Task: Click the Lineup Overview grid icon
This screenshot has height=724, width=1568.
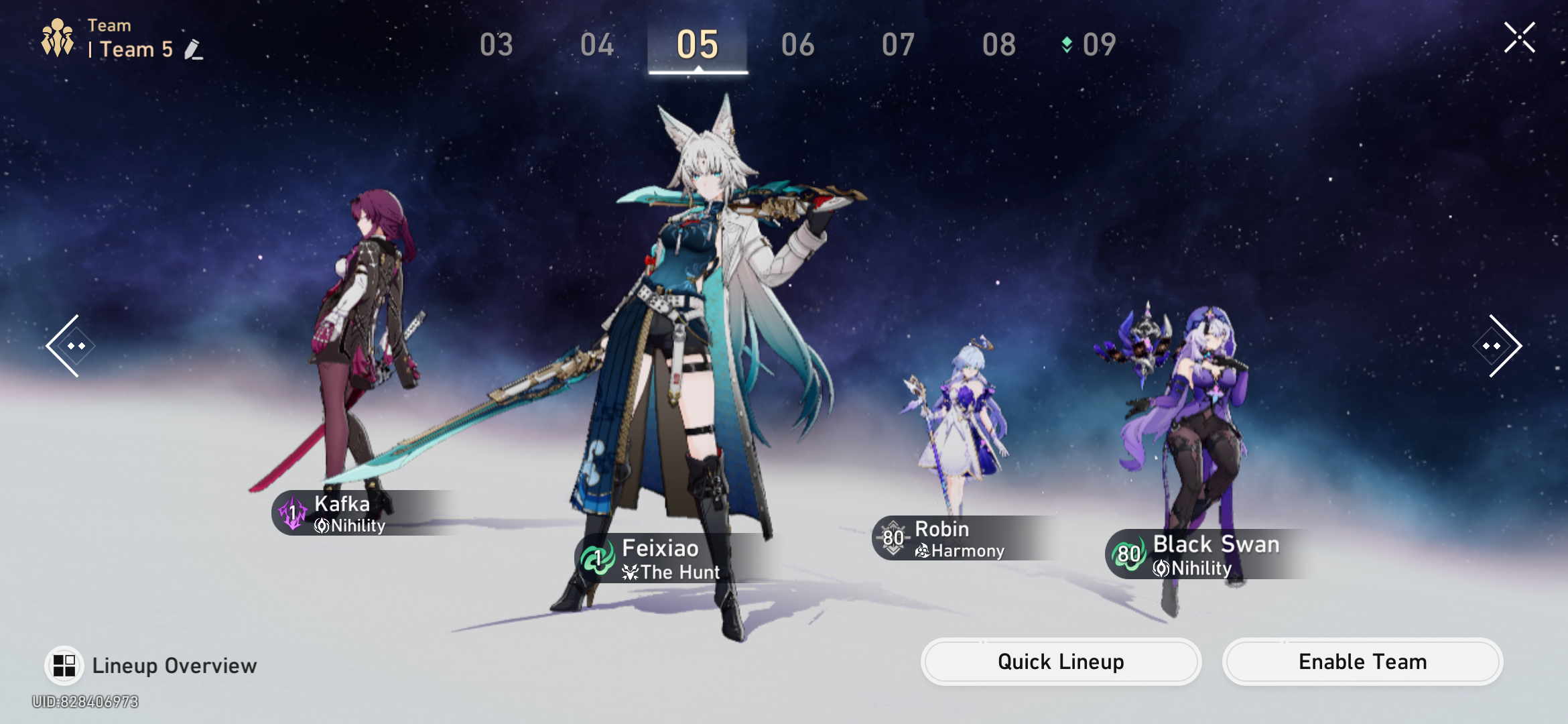Action: (64, 664)
